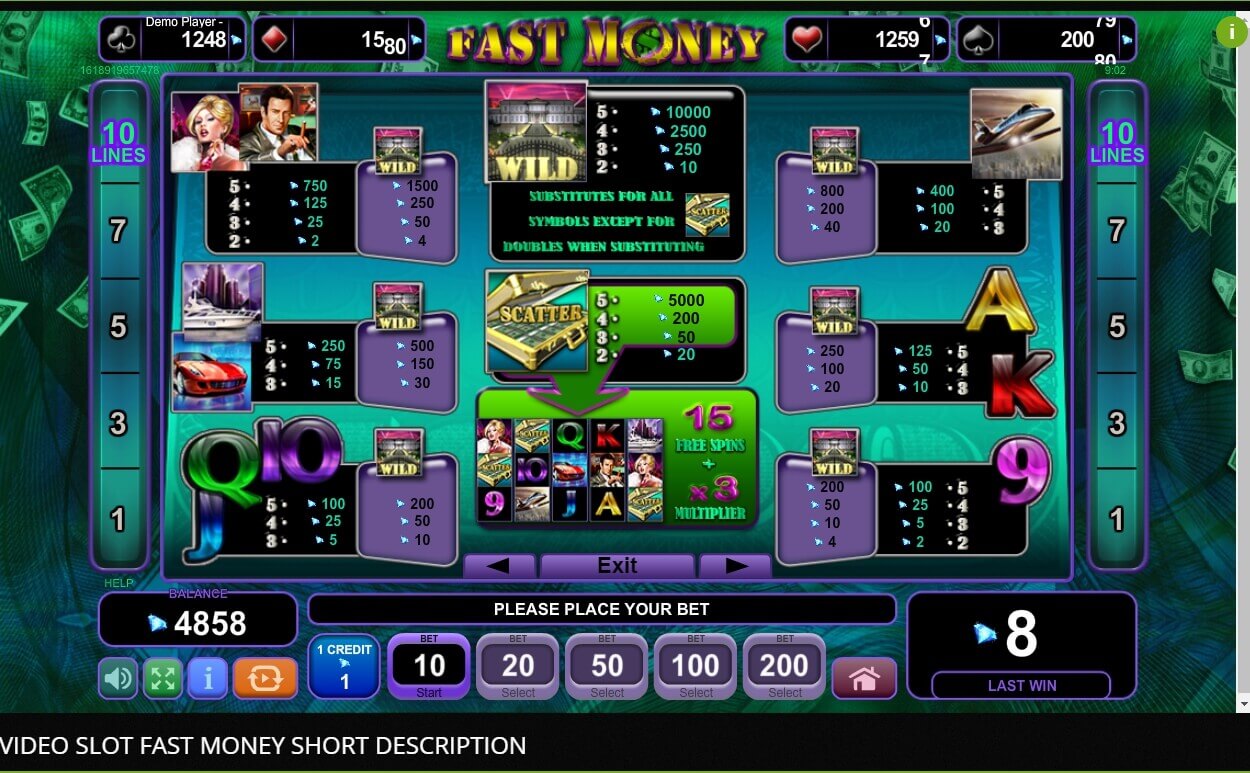The width and height of the screenshot is (1250, 773).
Task: Enter fullscreen with the green arrows icon
Action: click(x=163, y=678)
